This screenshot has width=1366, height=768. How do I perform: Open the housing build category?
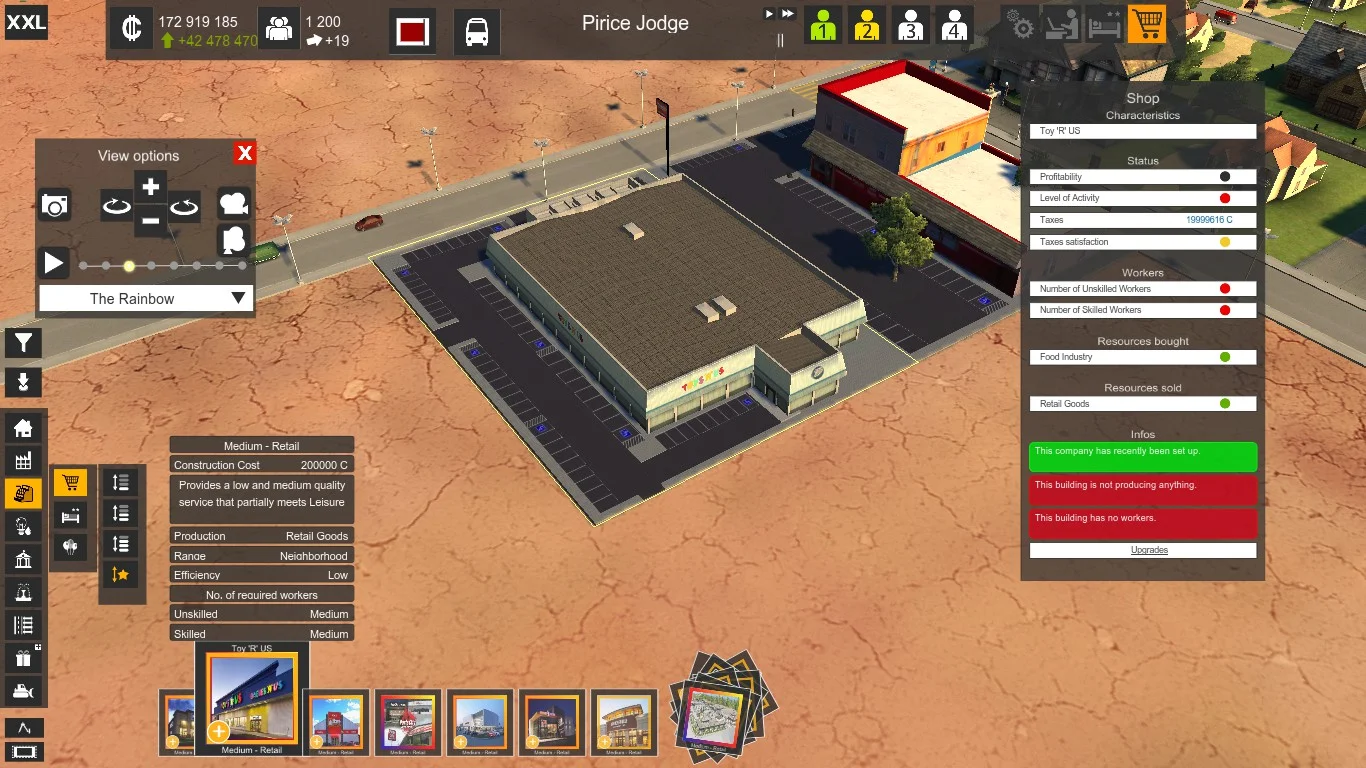coord(23,428)
